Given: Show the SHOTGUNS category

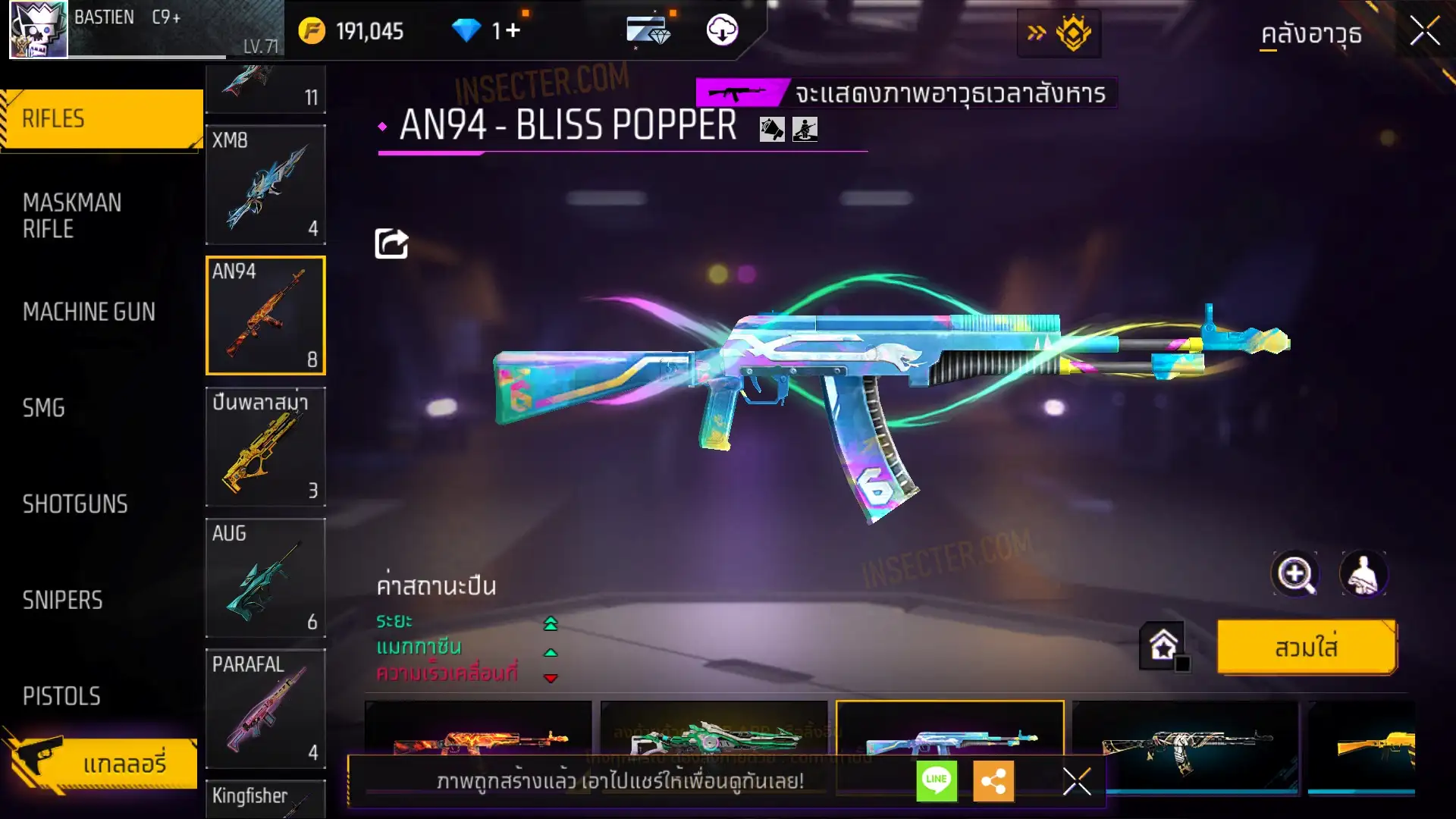Looking at the screenshot, I should [x=75, y=504].
